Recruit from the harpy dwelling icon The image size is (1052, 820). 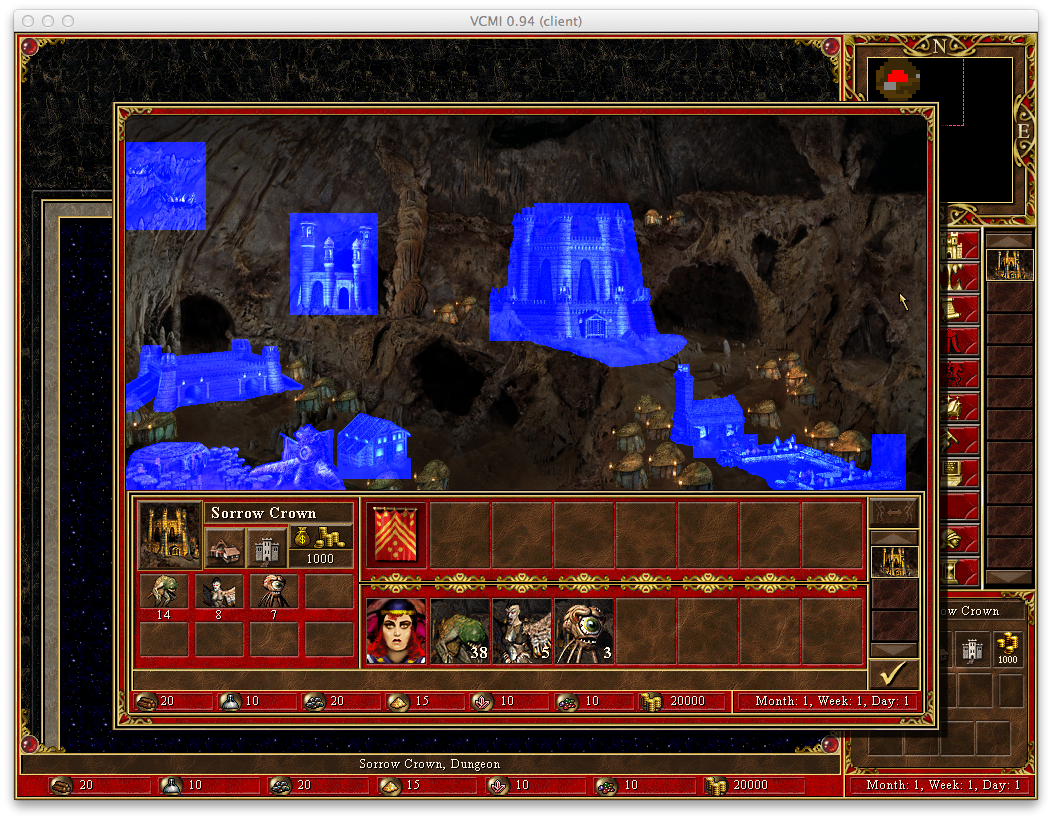(218, 591)
